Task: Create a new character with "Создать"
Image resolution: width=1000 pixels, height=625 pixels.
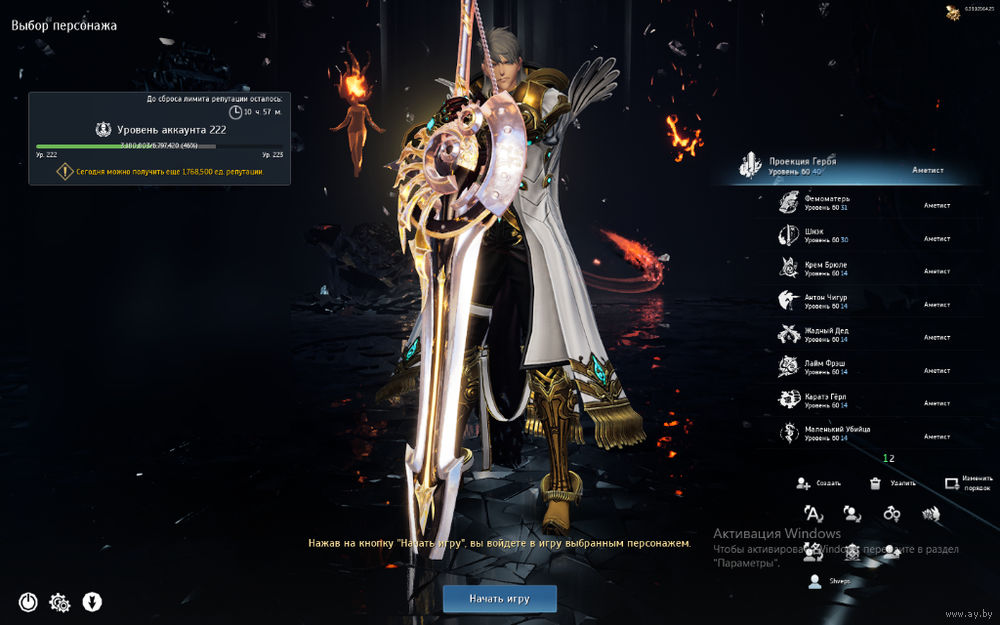Action: tap(818, 483)
